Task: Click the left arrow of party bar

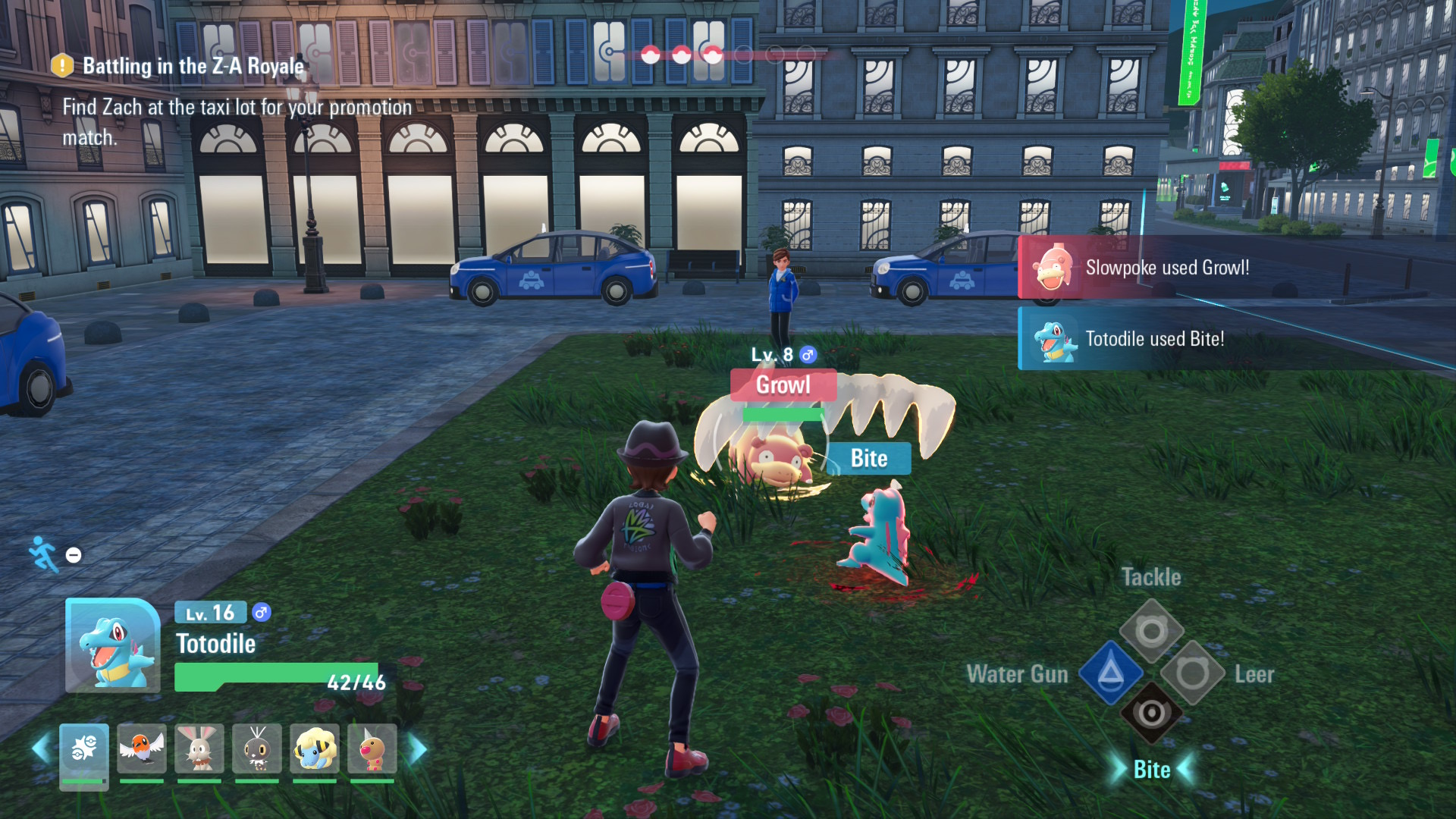Action: (41, 749)
